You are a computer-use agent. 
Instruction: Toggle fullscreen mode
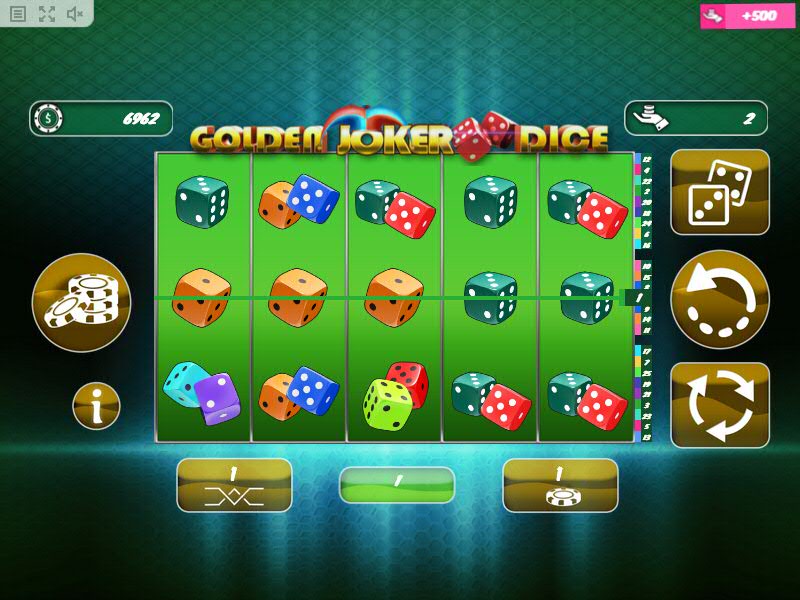(x=47, y=14)
